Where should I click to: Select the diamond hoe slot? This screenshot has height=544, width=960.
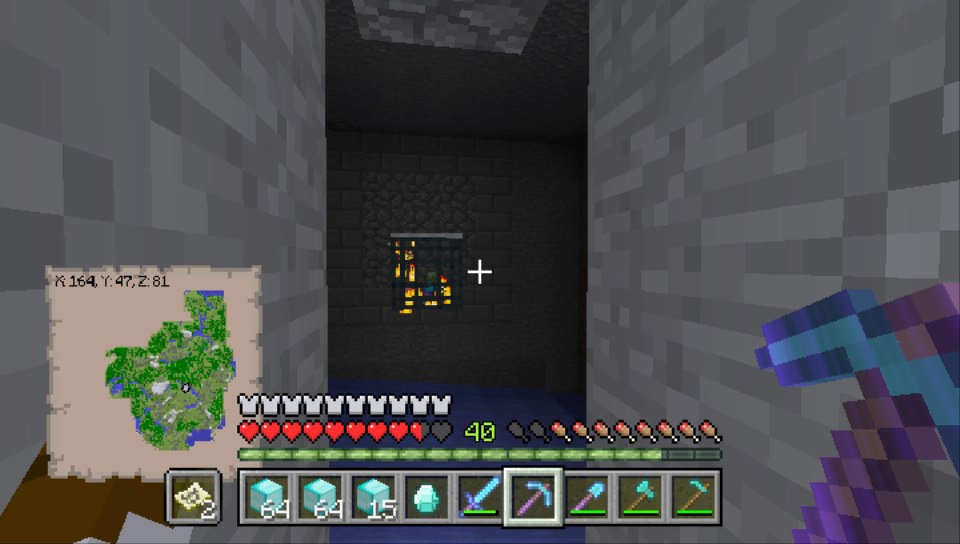[x=692, y=497]
